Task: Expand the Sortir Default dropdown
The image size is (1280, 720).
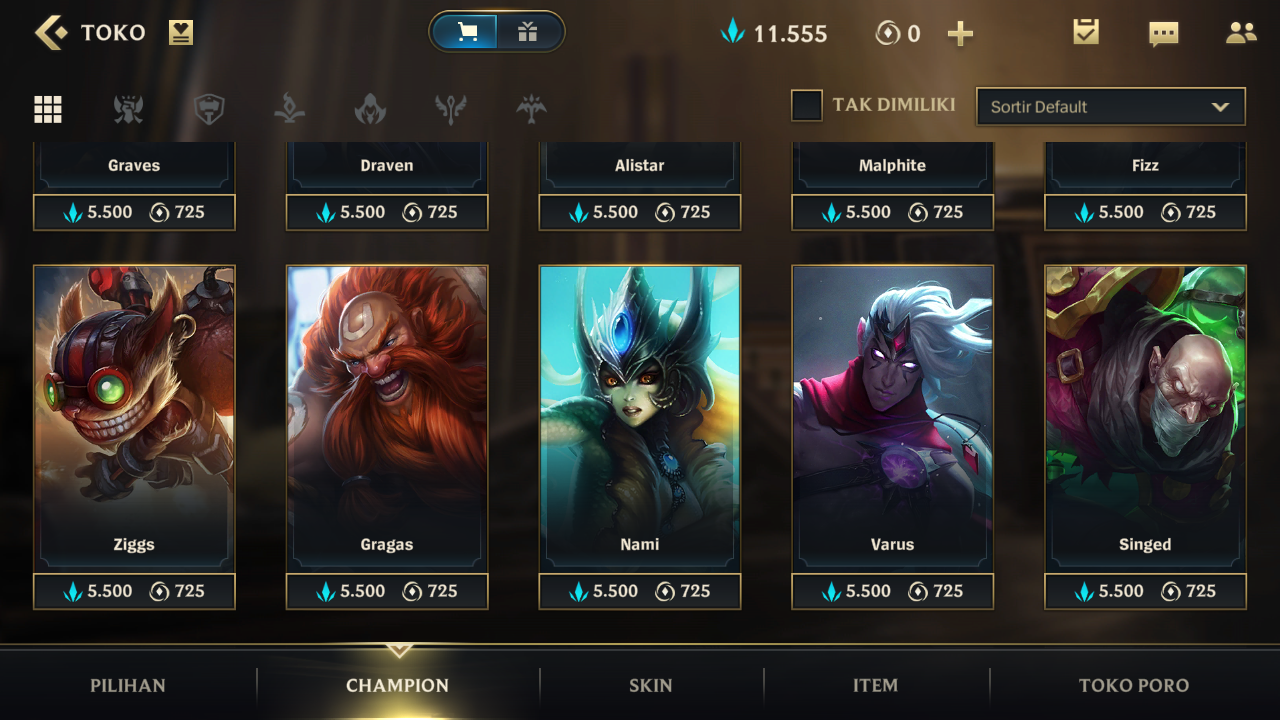Action: pyautogui.click(x=1110, y=107)
